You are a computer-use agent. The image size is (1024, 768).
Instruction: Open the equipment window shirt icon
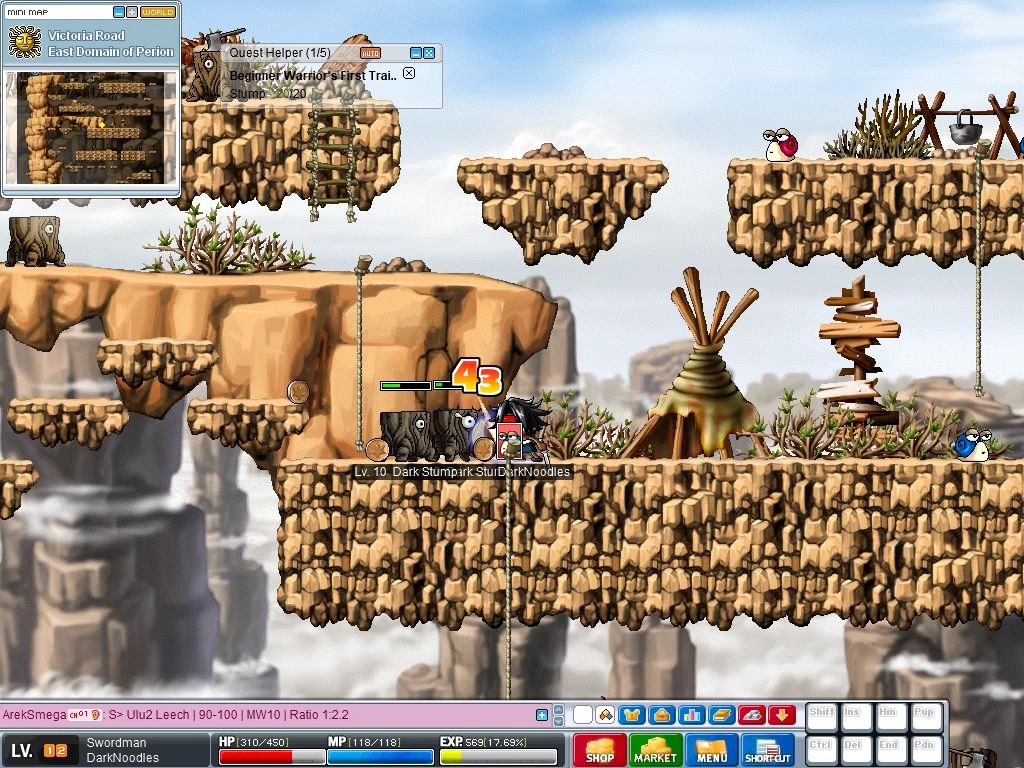631,715
